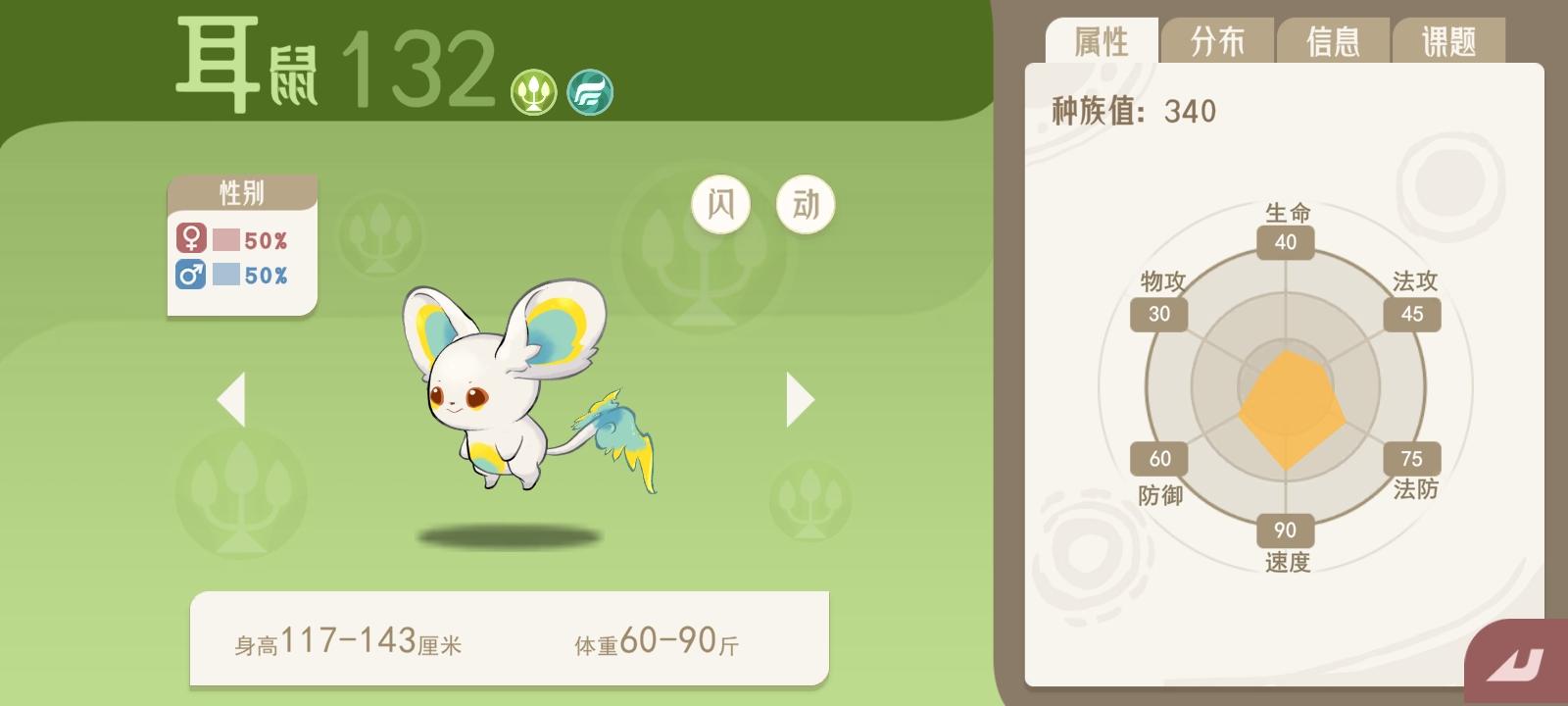Switch to the 分布 tab

click(x=1218, y=39)
